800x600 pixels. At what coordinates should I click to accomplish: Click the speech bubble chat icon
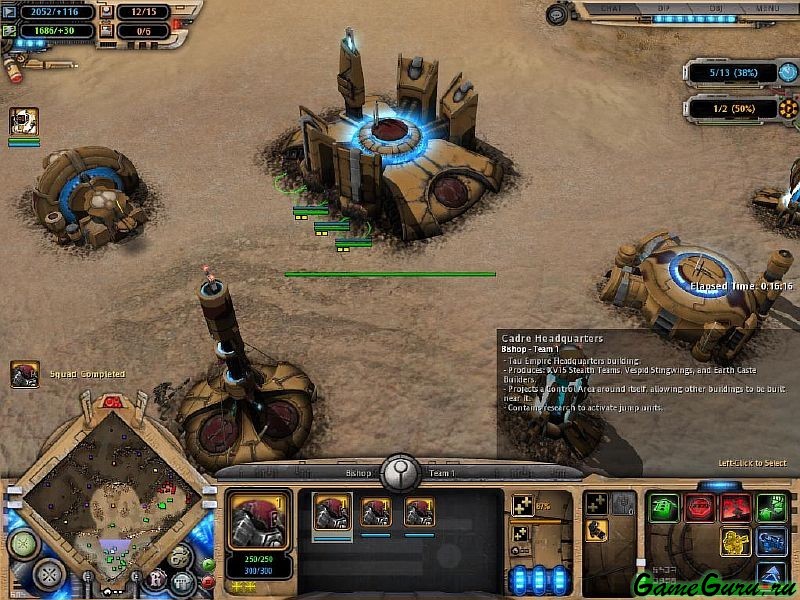[558, 13]
